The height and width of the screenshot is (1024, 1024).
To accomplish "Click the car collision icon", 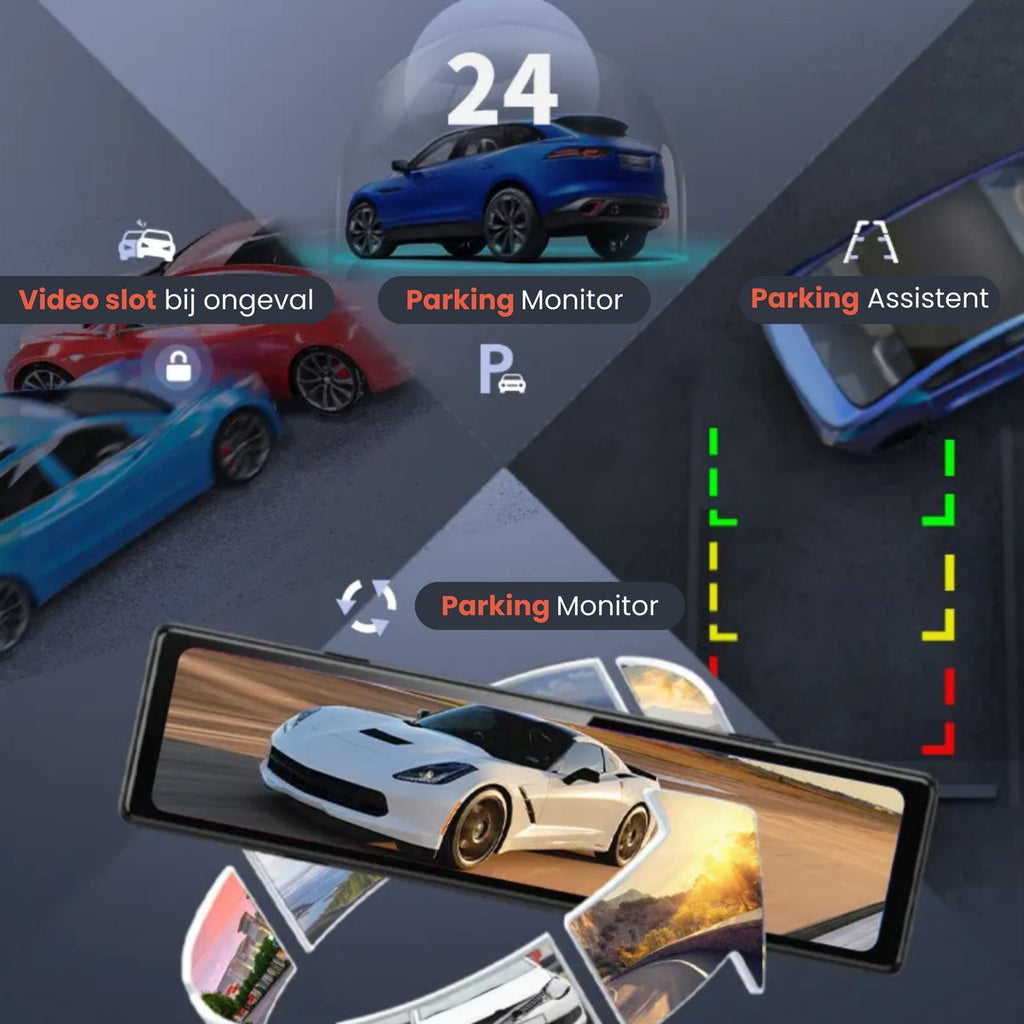I will coord(147,243).
